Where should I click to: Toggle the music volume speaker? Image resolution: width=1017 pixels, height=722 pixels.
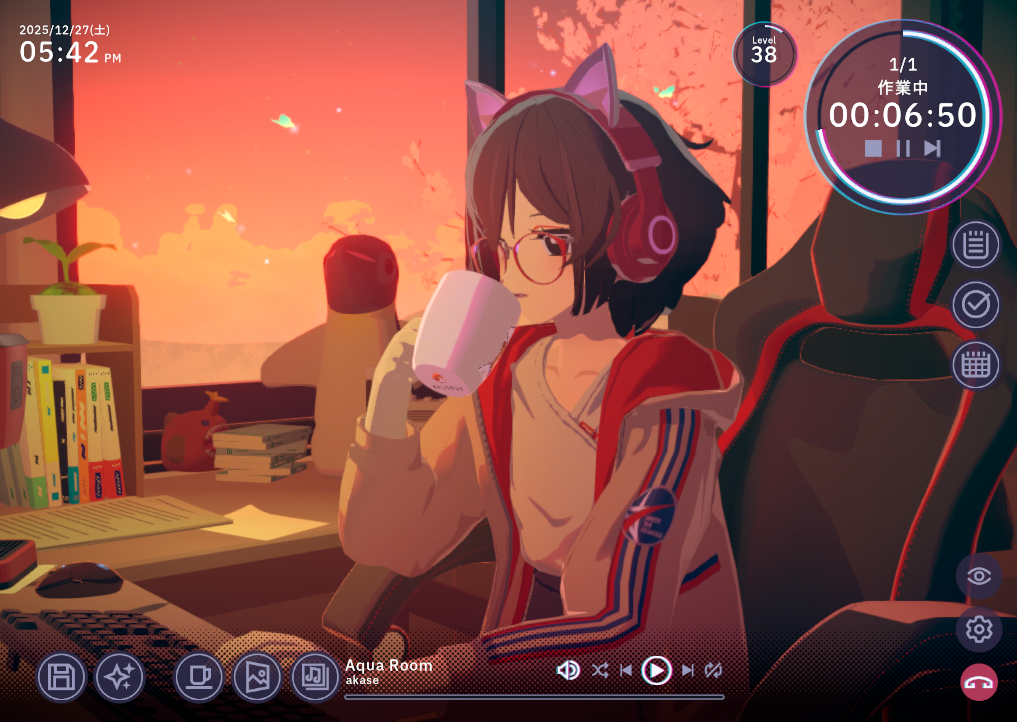pos(568,670)
